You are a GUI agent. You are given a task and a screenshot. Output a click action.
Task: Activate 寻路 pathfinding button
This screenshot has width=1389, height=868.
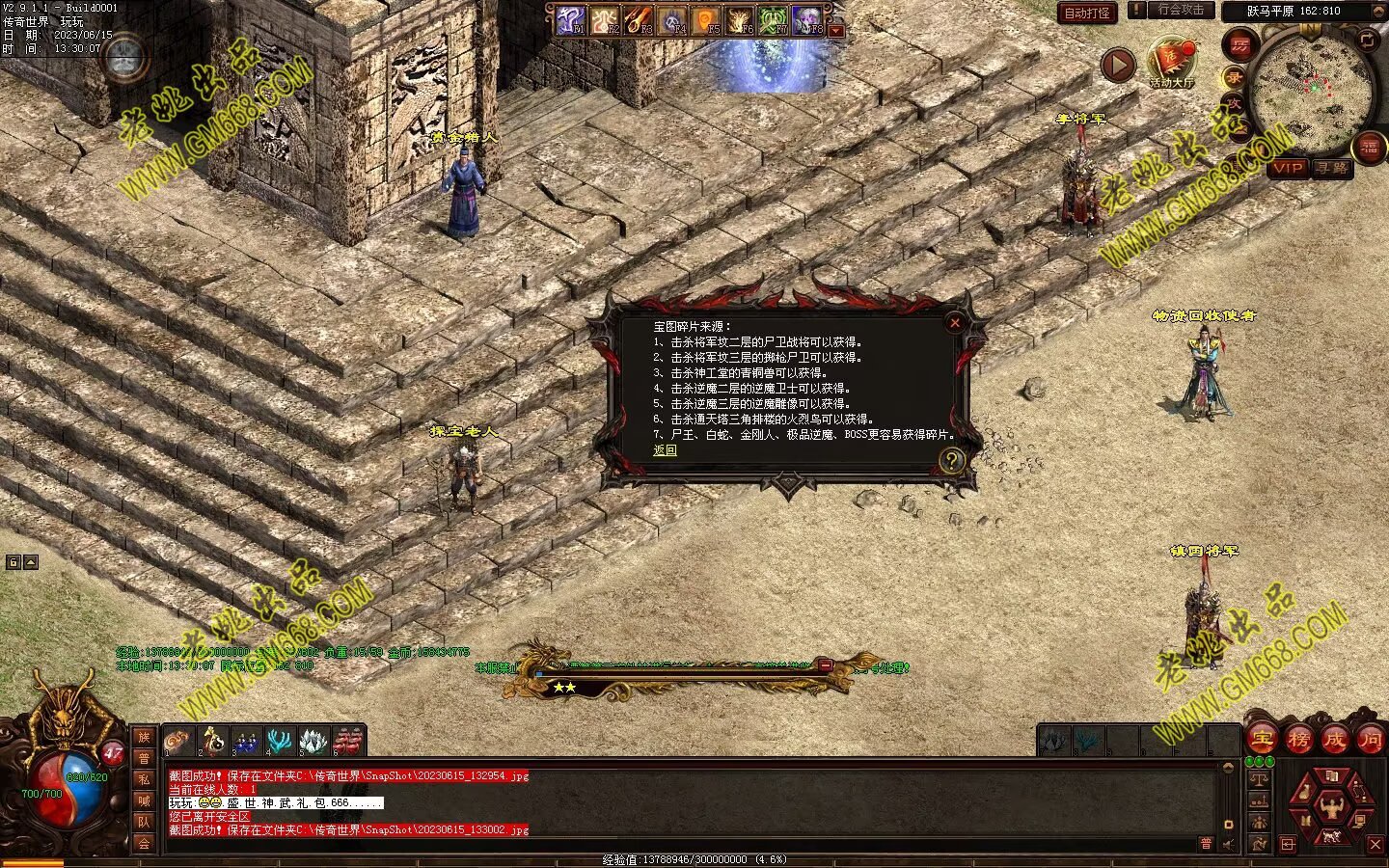(1331, 168)
